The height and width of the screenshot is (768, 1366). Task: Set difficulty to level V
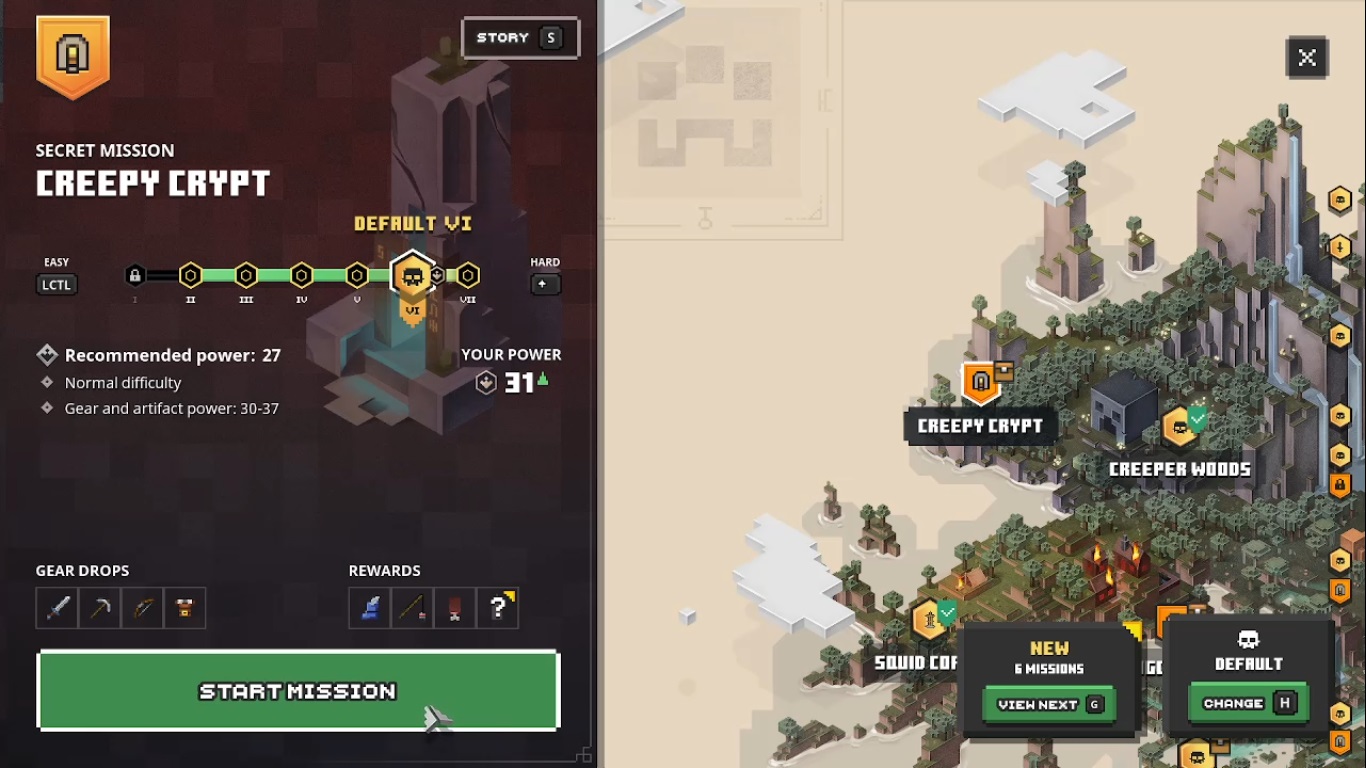click(x=357, y=275)
